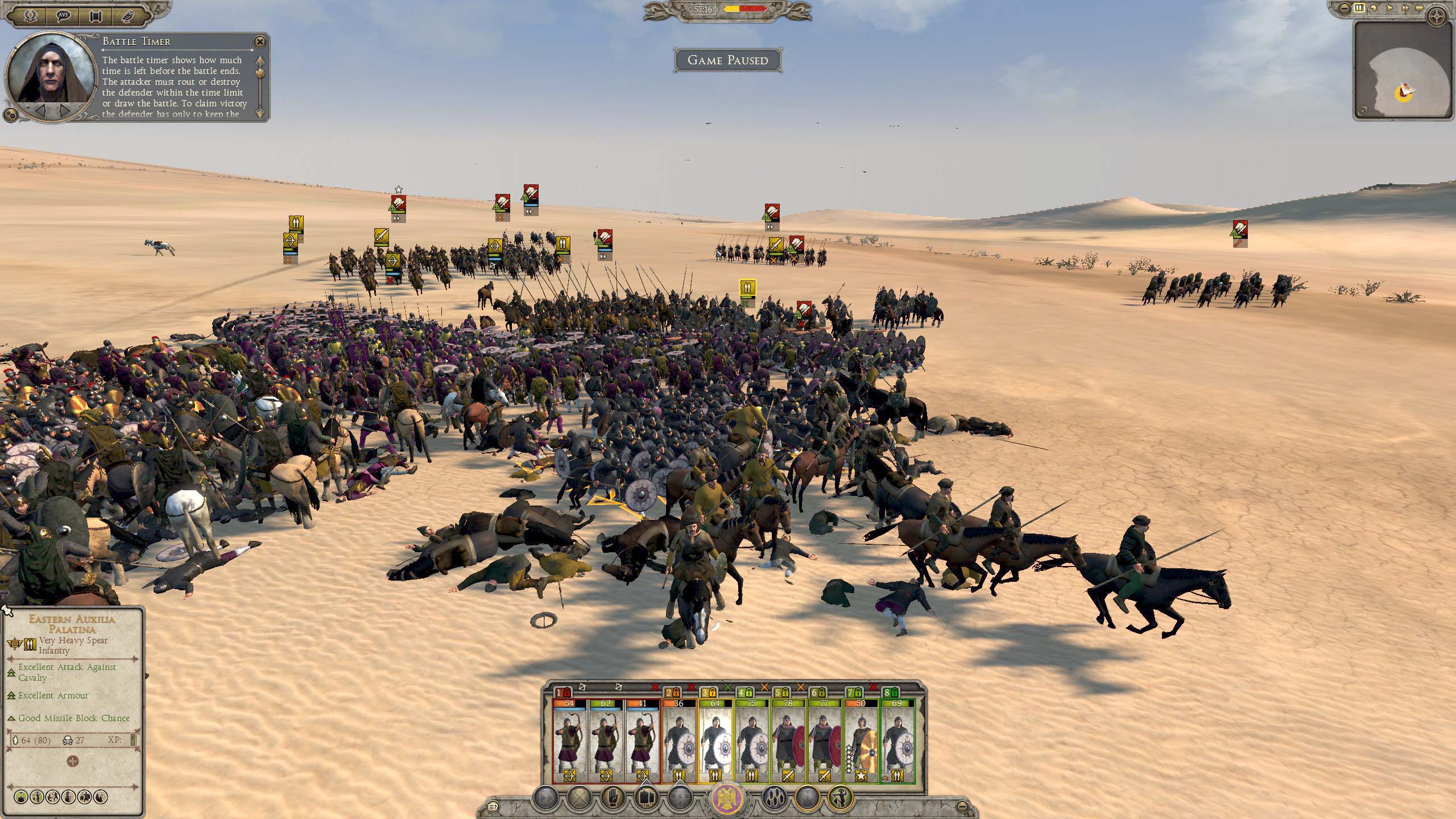The width and height of the screenshot is (1456, 819).
Task: Activate the running soldier formation ability button
Action: pyautogui.click(x=841, y=798)
